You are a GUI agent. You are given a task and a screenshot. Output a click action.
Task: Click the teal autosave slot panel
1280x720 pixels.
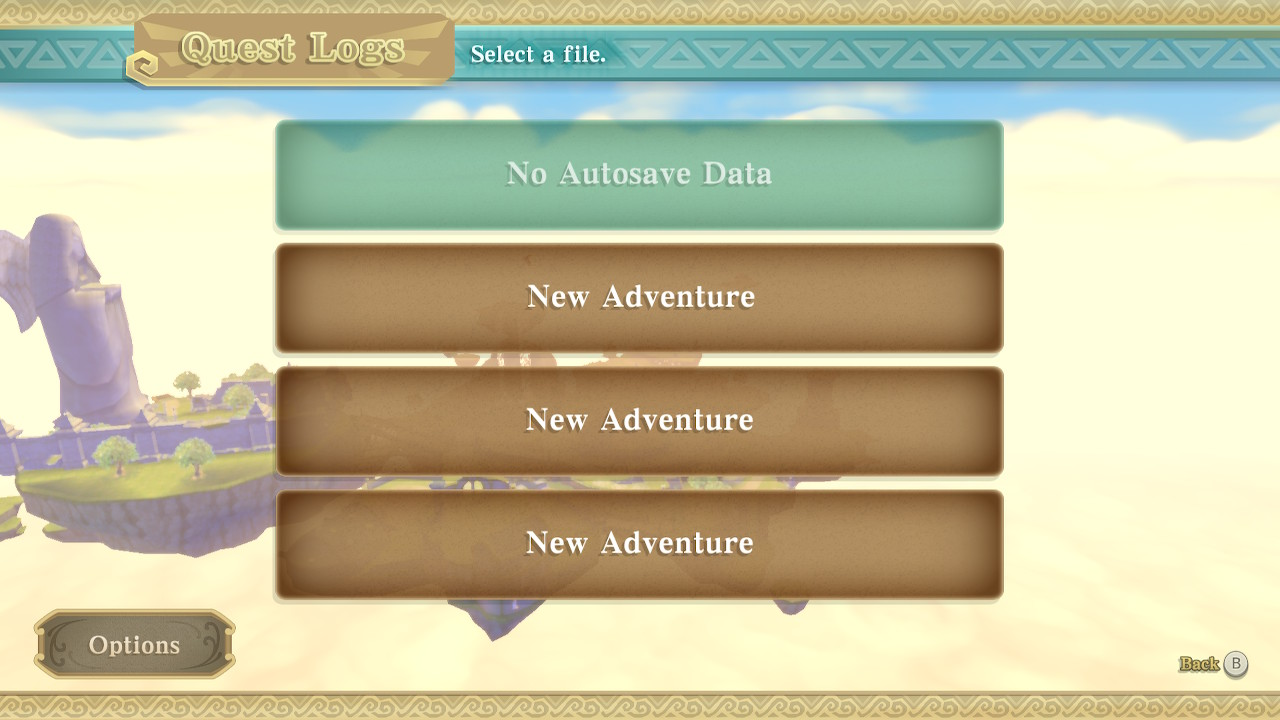[638, 176]
